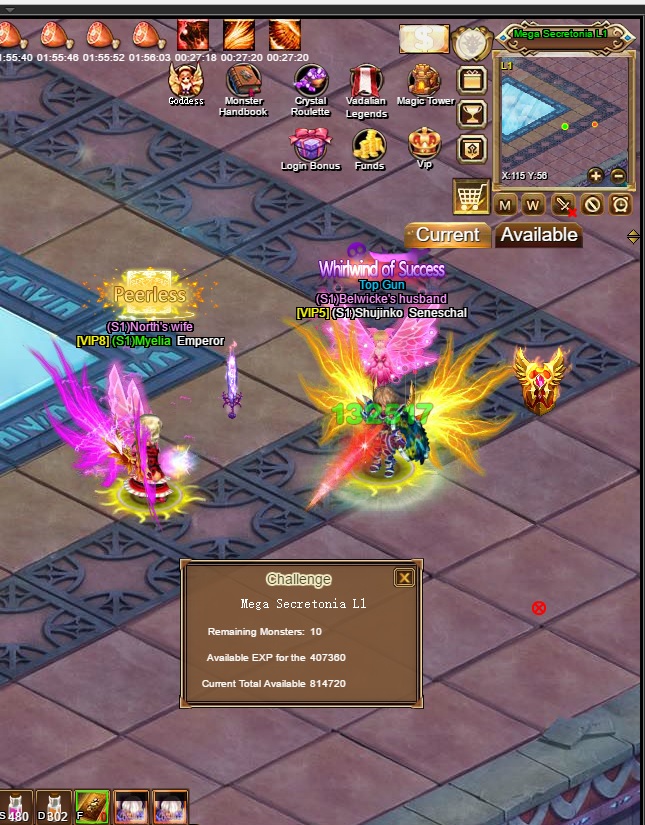Switch to the Current quest tab
645x825 pixels.
[x=448, y=235]
